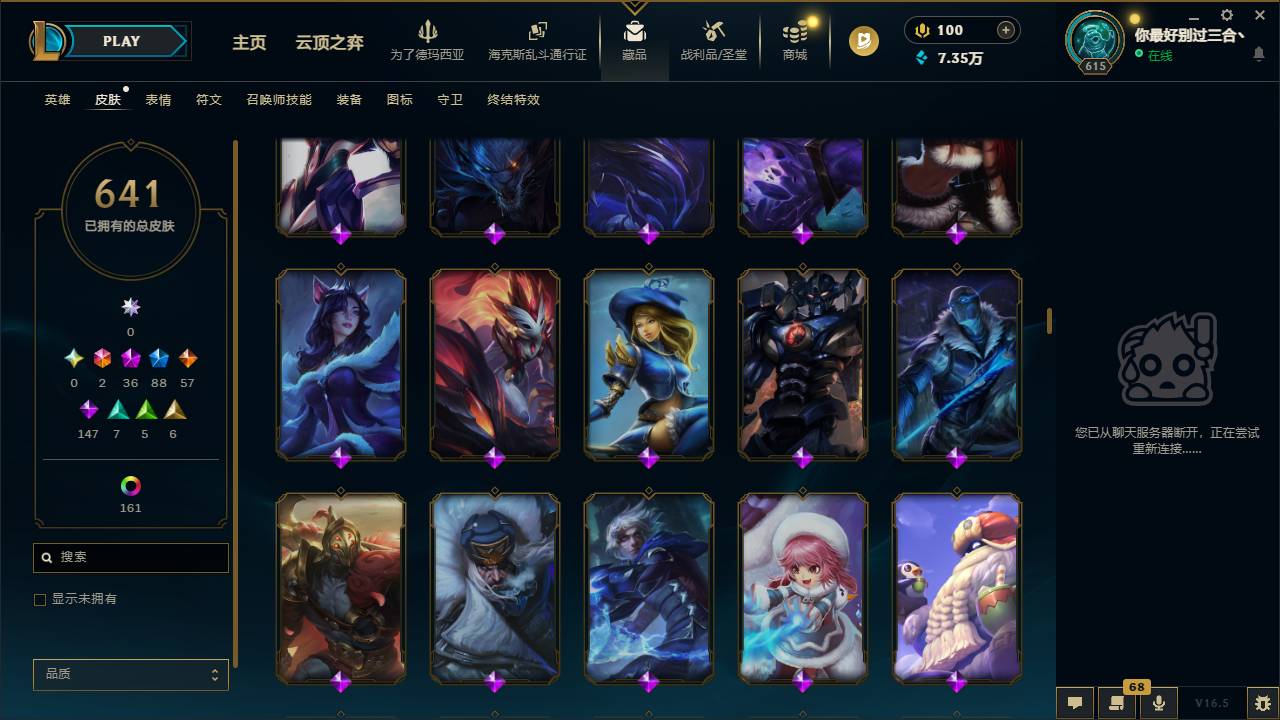Screen dimensions: 1280x720
Task: Switch to the 英雄 tab
Action: pos(56,100)
